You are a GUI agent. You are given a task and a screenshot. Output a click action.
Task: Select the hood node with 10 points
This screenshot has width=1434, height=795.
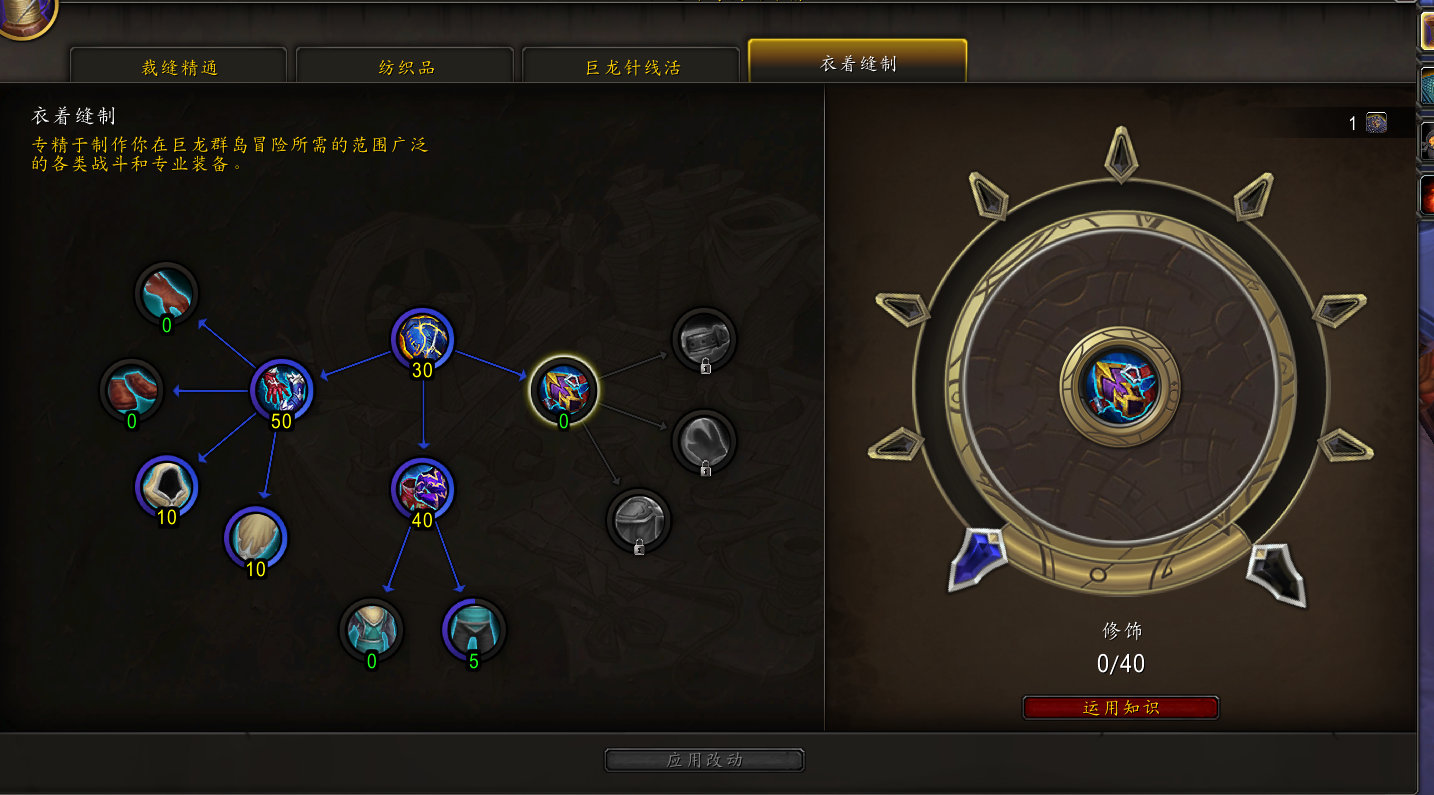(167, 485)
